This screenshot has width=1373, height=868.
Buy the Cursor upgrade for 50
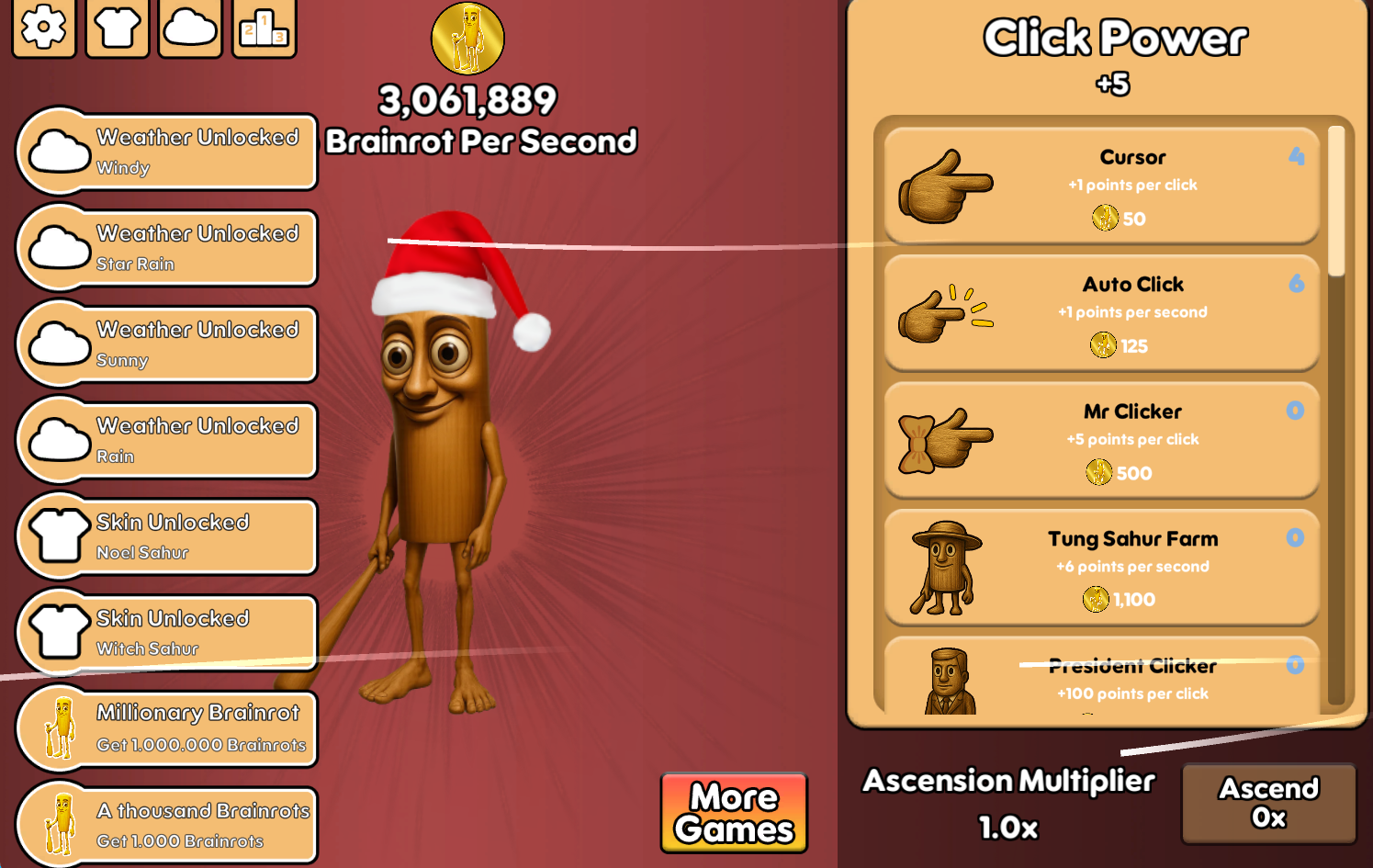tap(1102, 185)
